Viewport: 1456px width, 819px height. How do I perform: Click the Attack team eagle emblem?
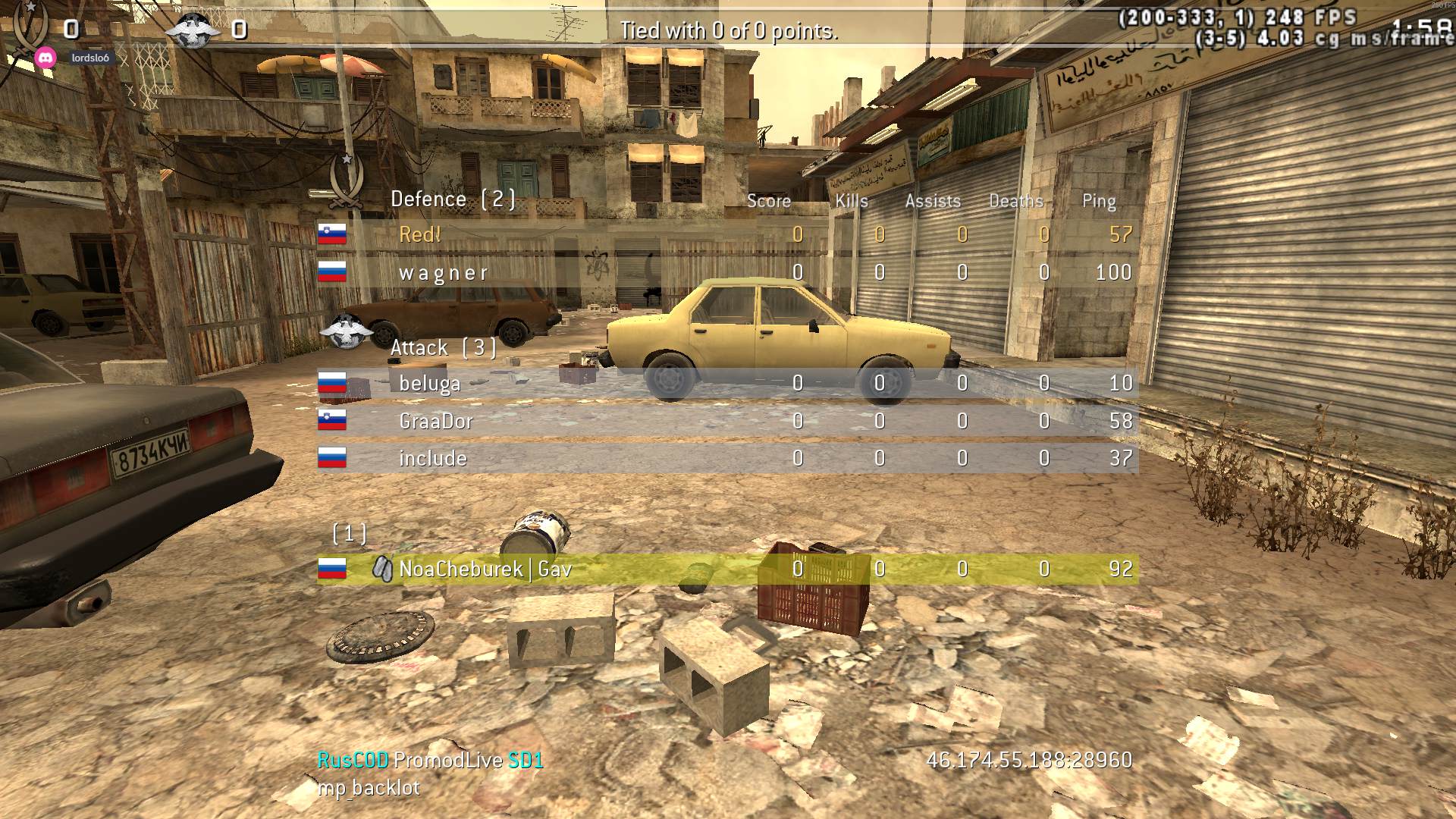347,332
